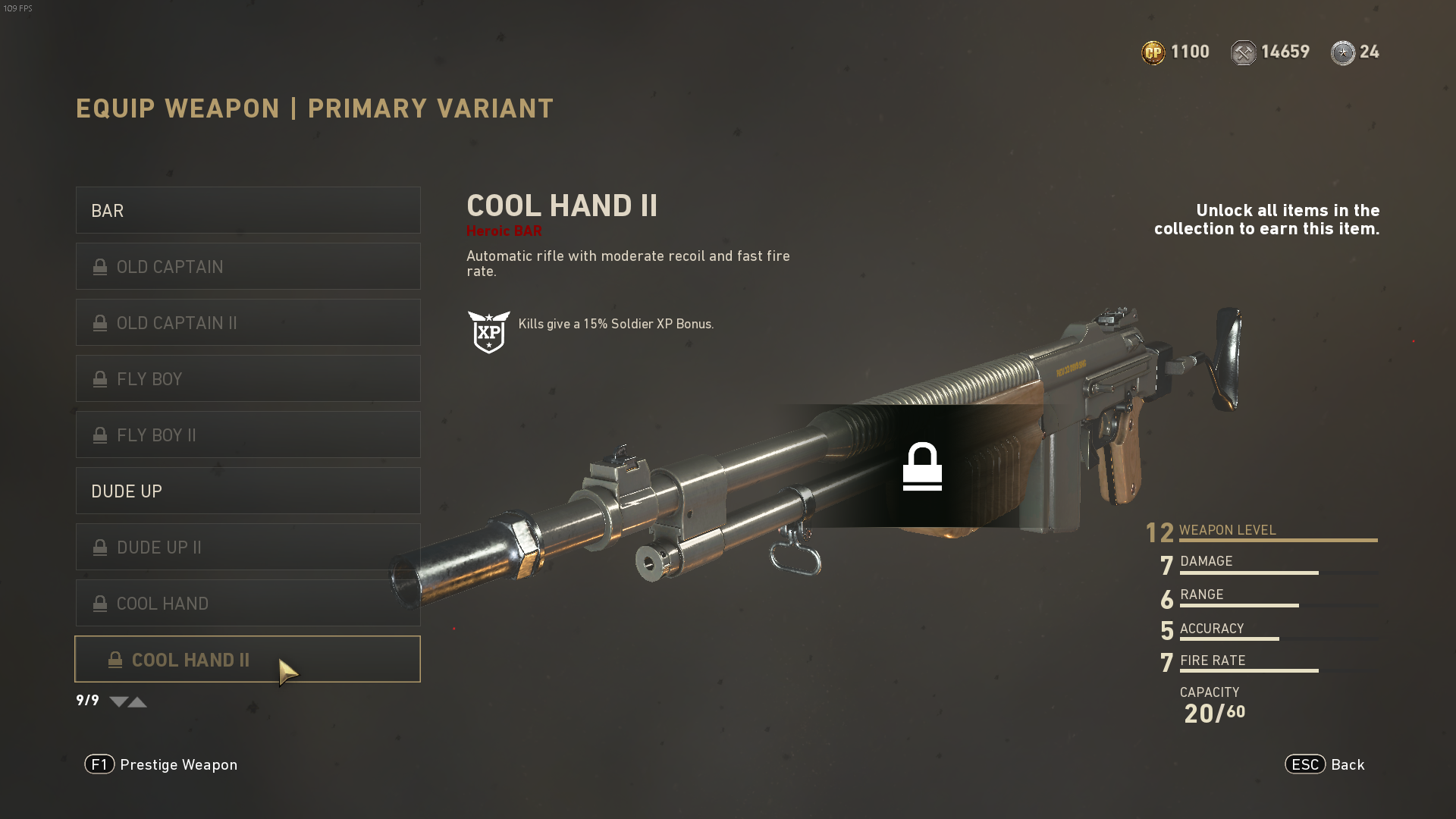Select the Old Captain II list entry
Screen dimensions: 1456x819
[248, 322]
